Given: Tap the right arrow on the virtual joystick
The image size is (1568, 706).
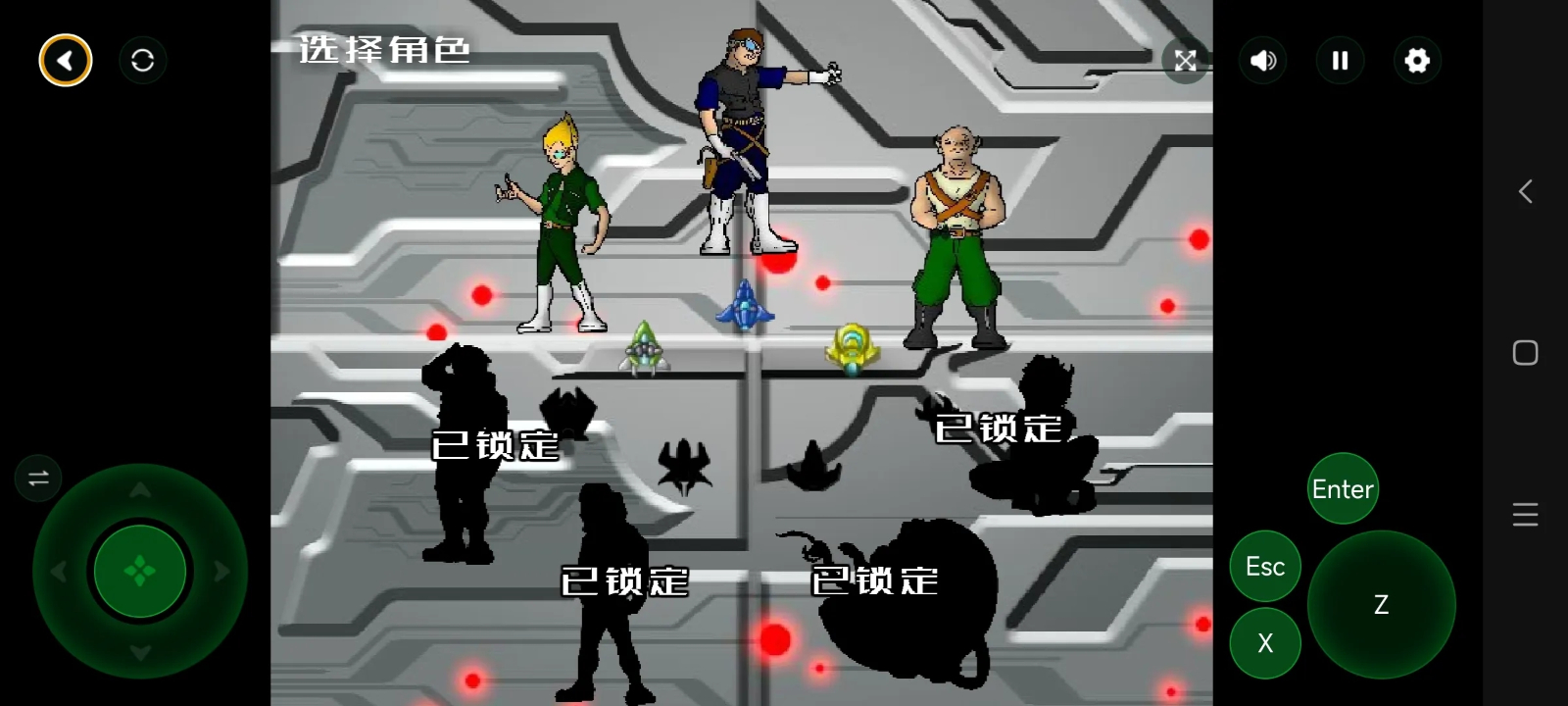Looking at the screenshot, I should point(221,571).
